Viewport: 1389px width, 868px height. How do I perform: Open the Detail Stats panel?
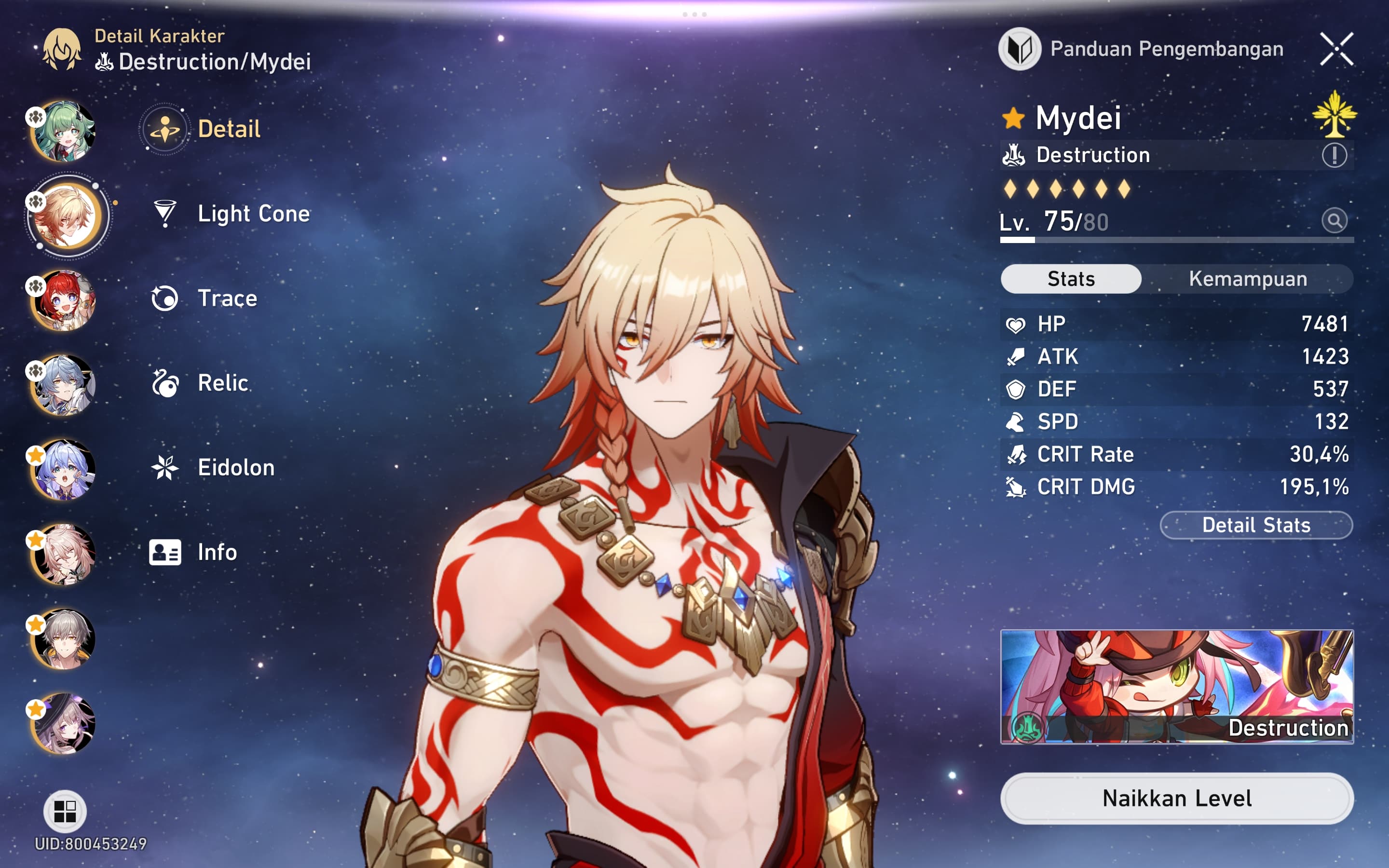pos(1256,525)
